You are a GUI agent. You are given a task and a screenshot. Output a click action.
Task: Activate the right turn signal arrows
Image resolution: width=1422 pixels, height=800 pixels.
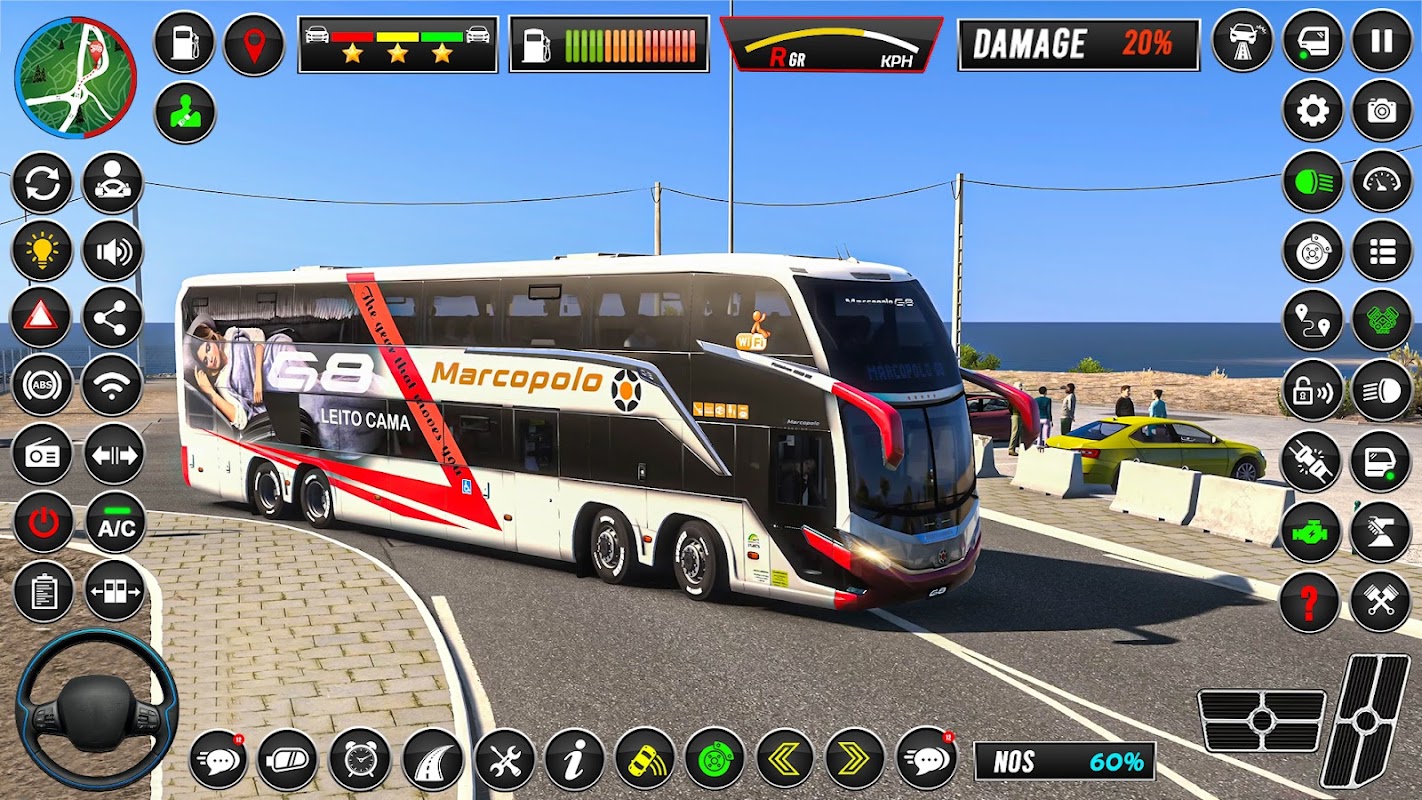(x=854, y=760)
